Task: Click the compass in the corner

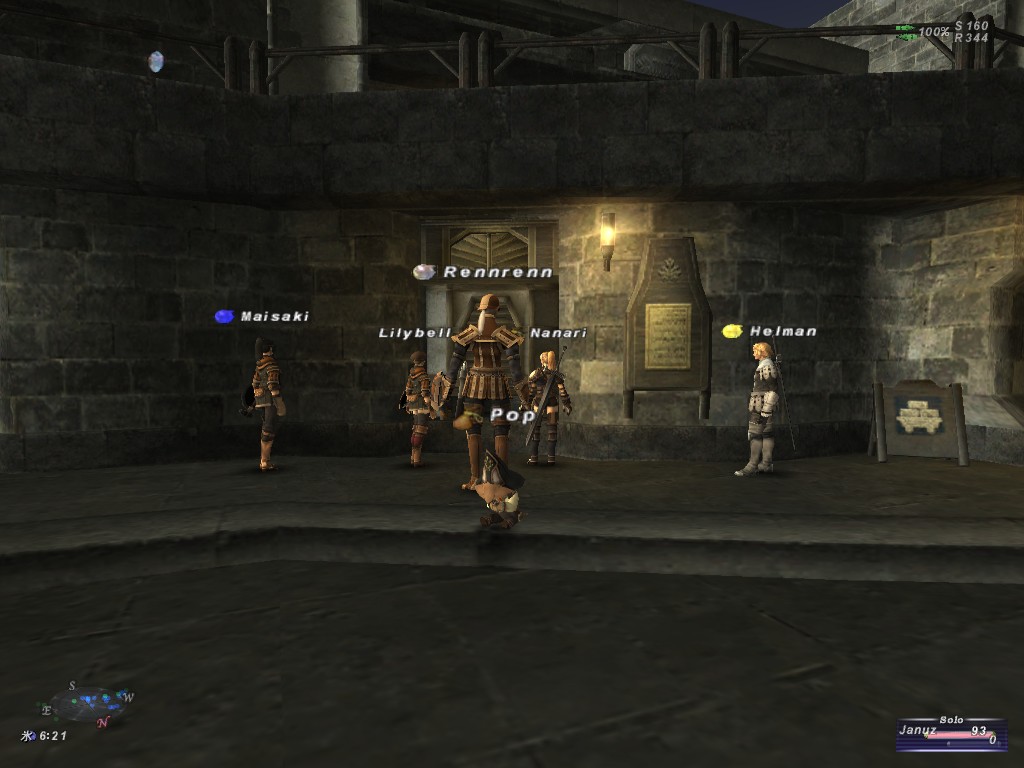Action: [x=88, y=703]
